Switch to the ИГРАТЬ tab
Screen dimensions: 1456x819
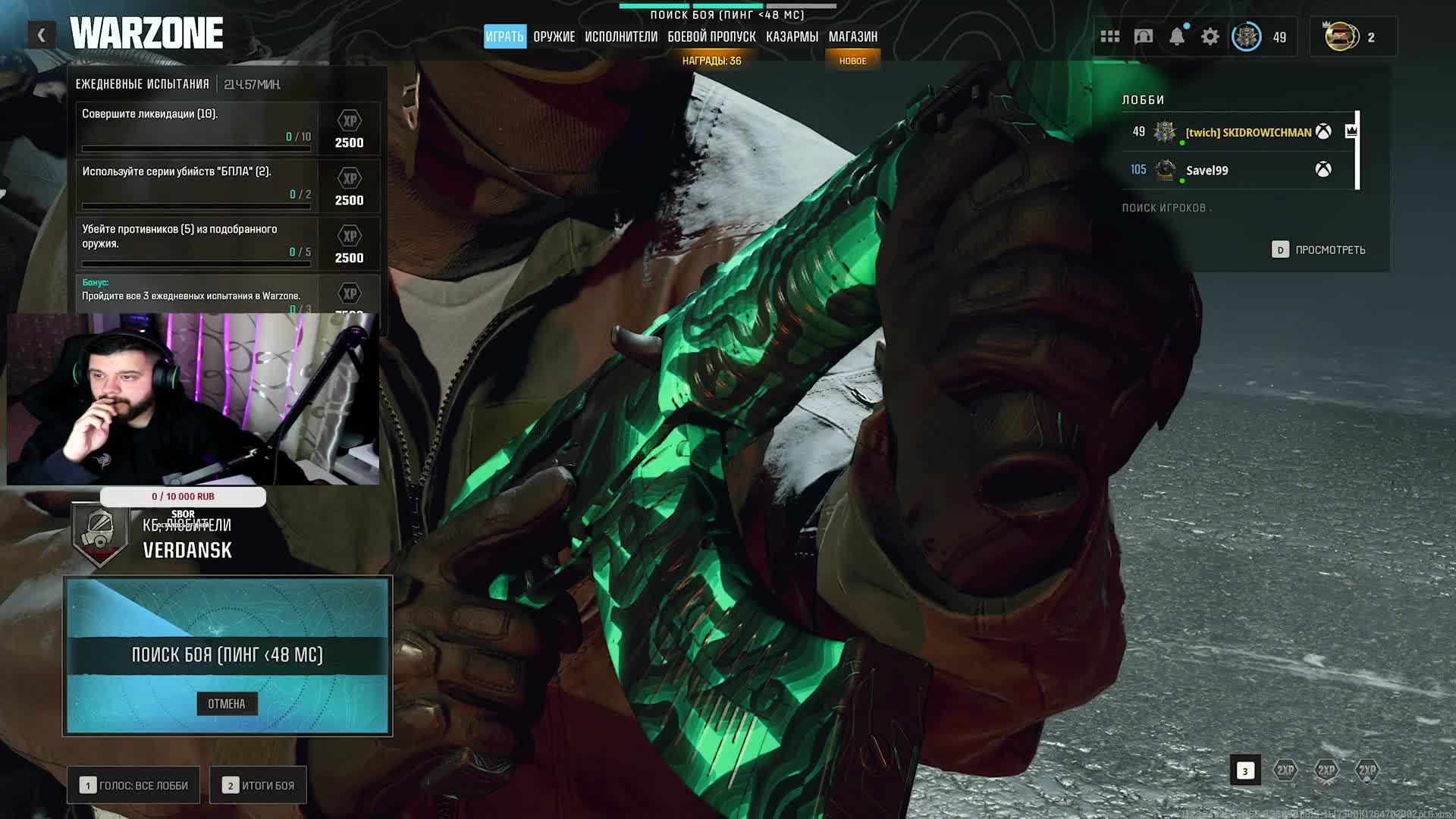tap(504, 36)
